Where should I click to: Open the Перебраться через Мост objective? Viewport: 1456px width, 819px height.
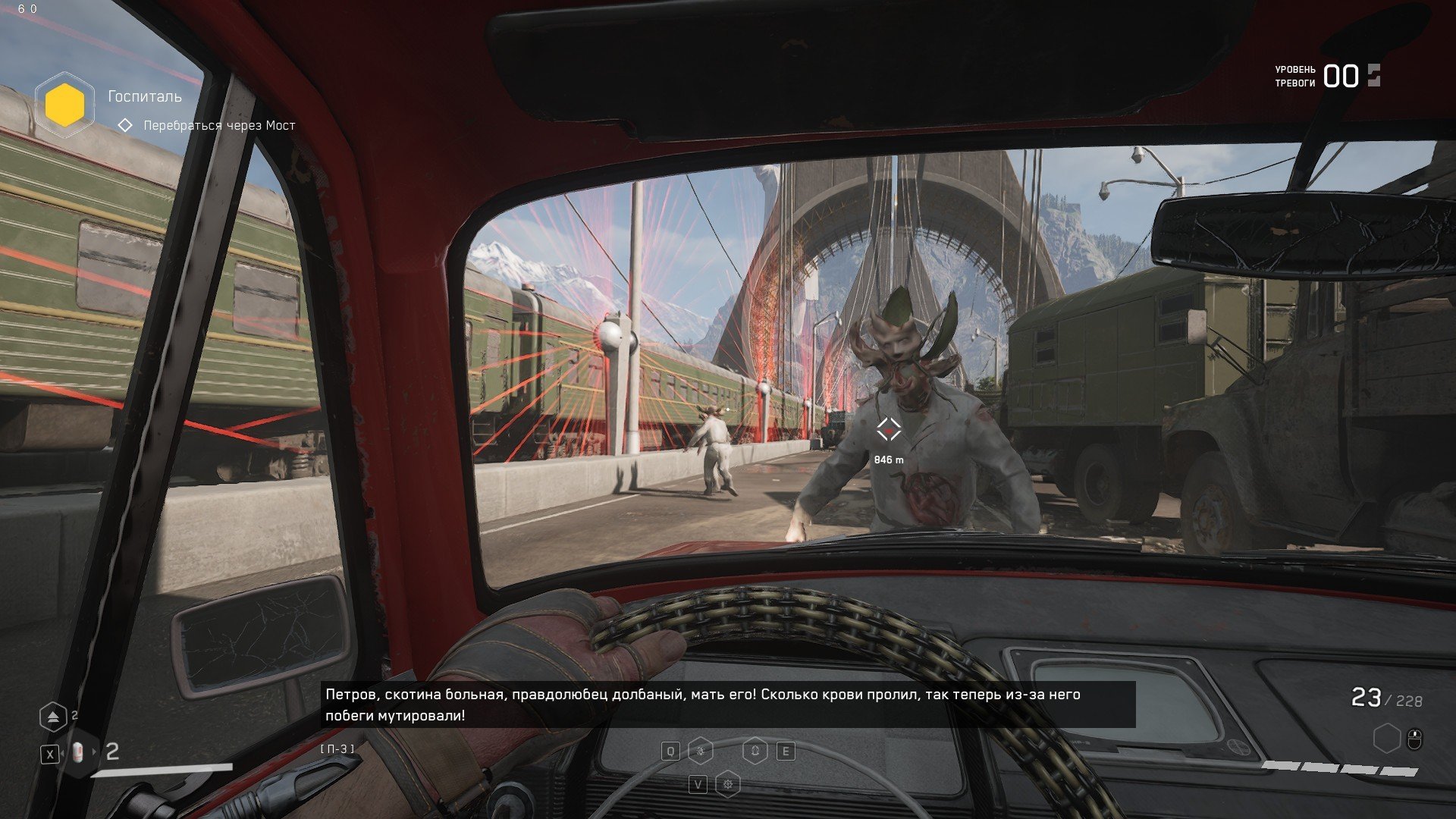coord(219,125)
